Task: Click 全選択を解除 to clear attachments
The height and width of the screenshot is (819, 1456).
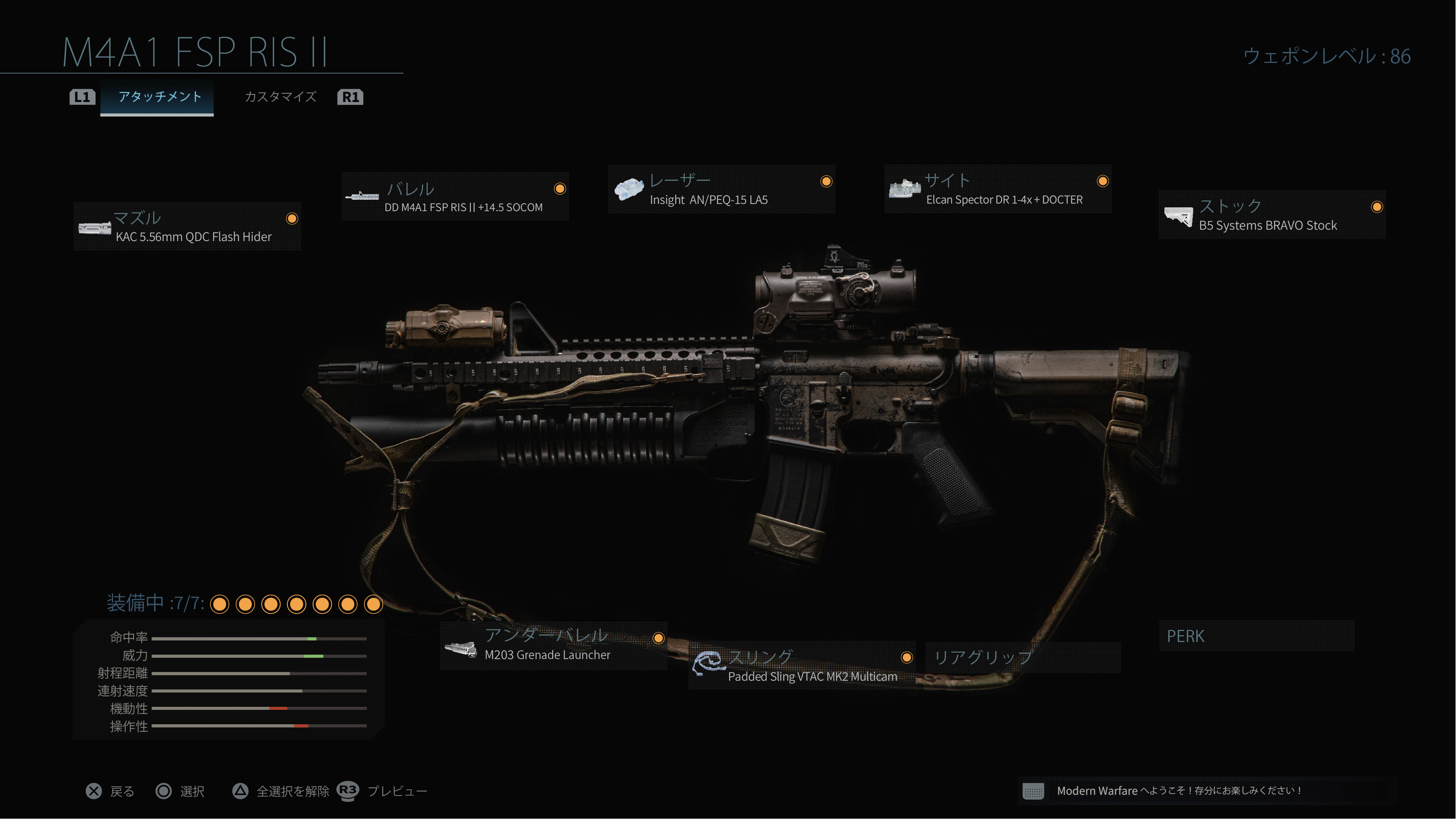Action: pyautogui.click(x=281, y=791)
